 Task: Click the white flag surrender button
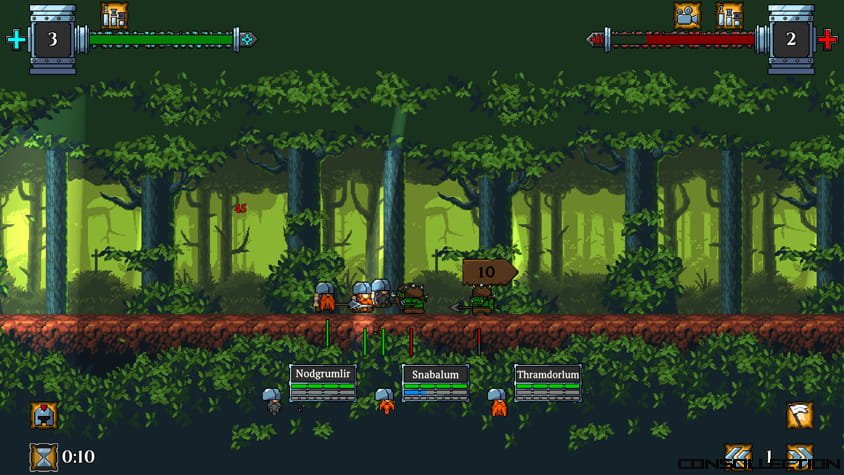tap(799, 415)
